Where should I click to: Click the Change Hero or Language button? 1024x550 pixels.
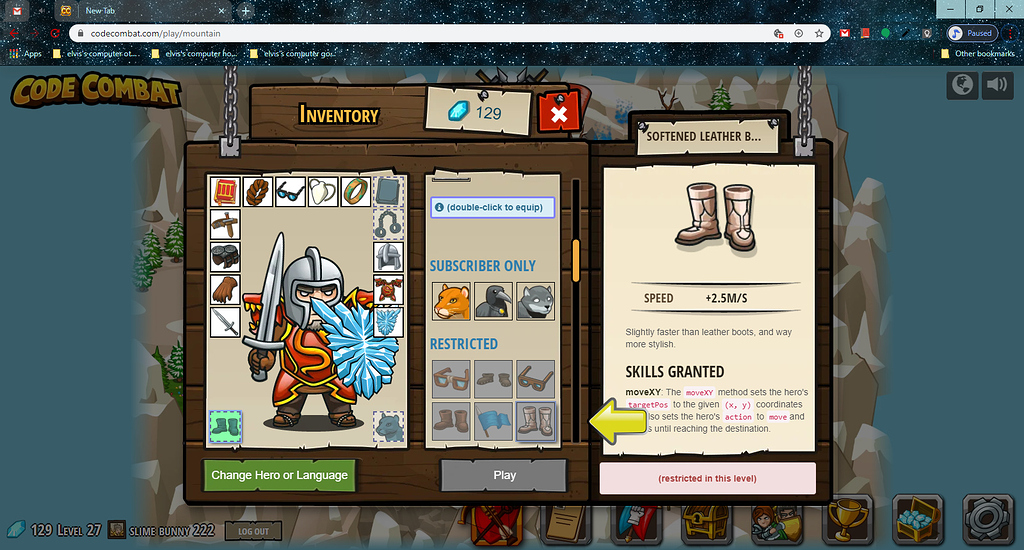(279, 475)
